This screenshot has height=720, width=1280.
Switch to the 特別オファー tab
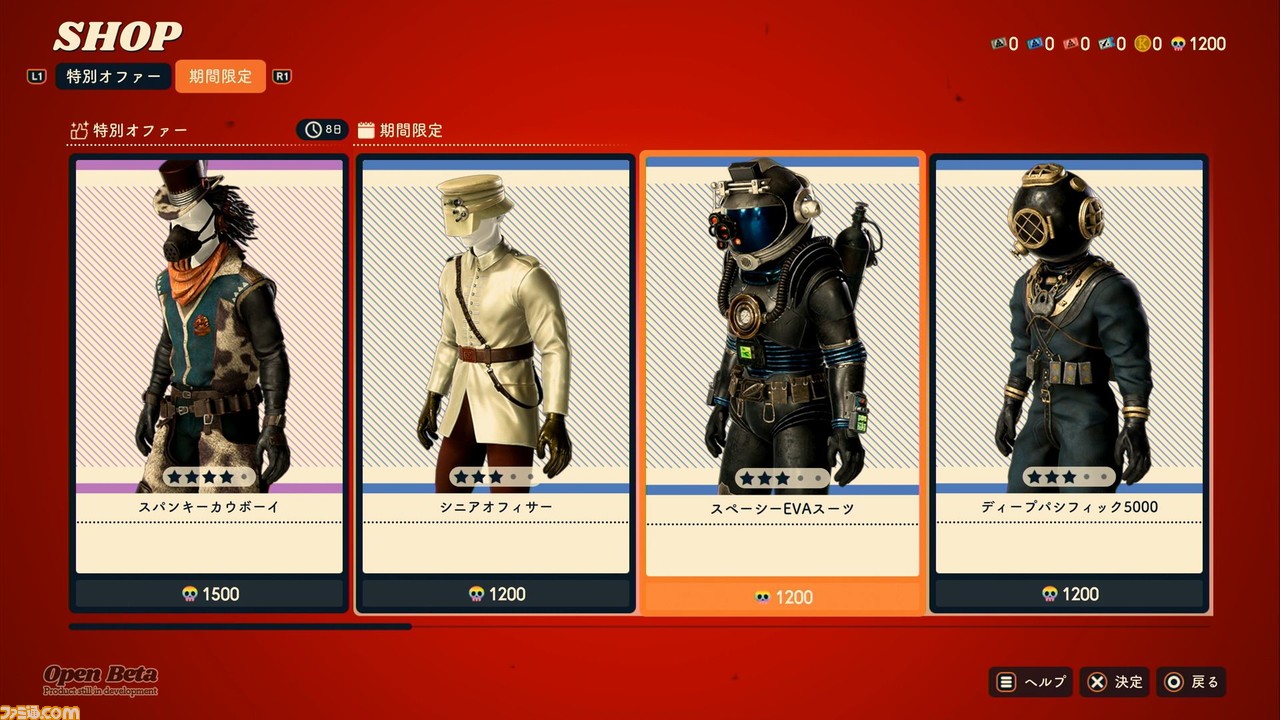coord(113,77)
